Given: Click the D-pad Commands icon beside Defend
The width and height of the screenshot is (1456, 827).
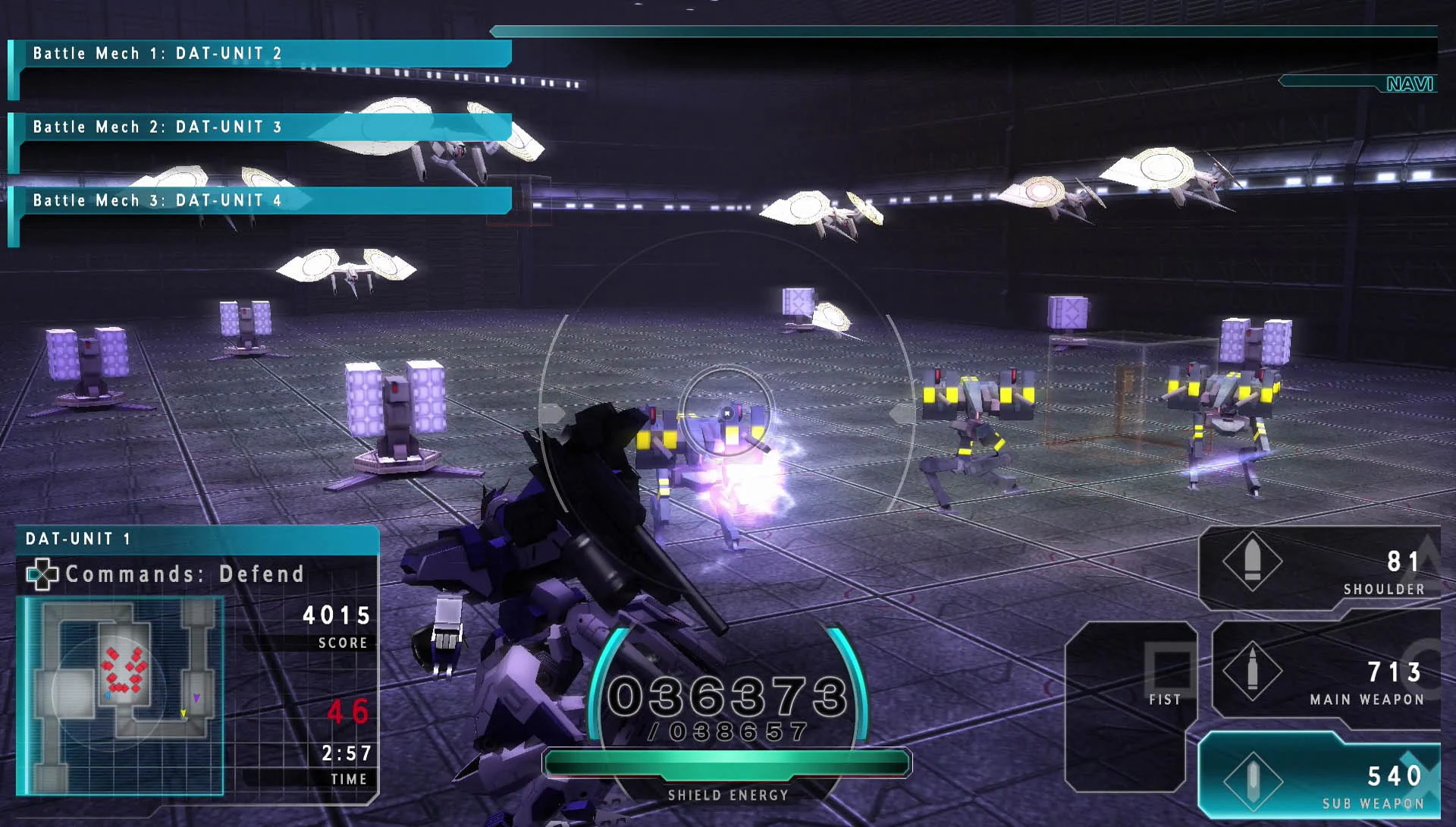Looking at the screenshot, I should (43, 574).
